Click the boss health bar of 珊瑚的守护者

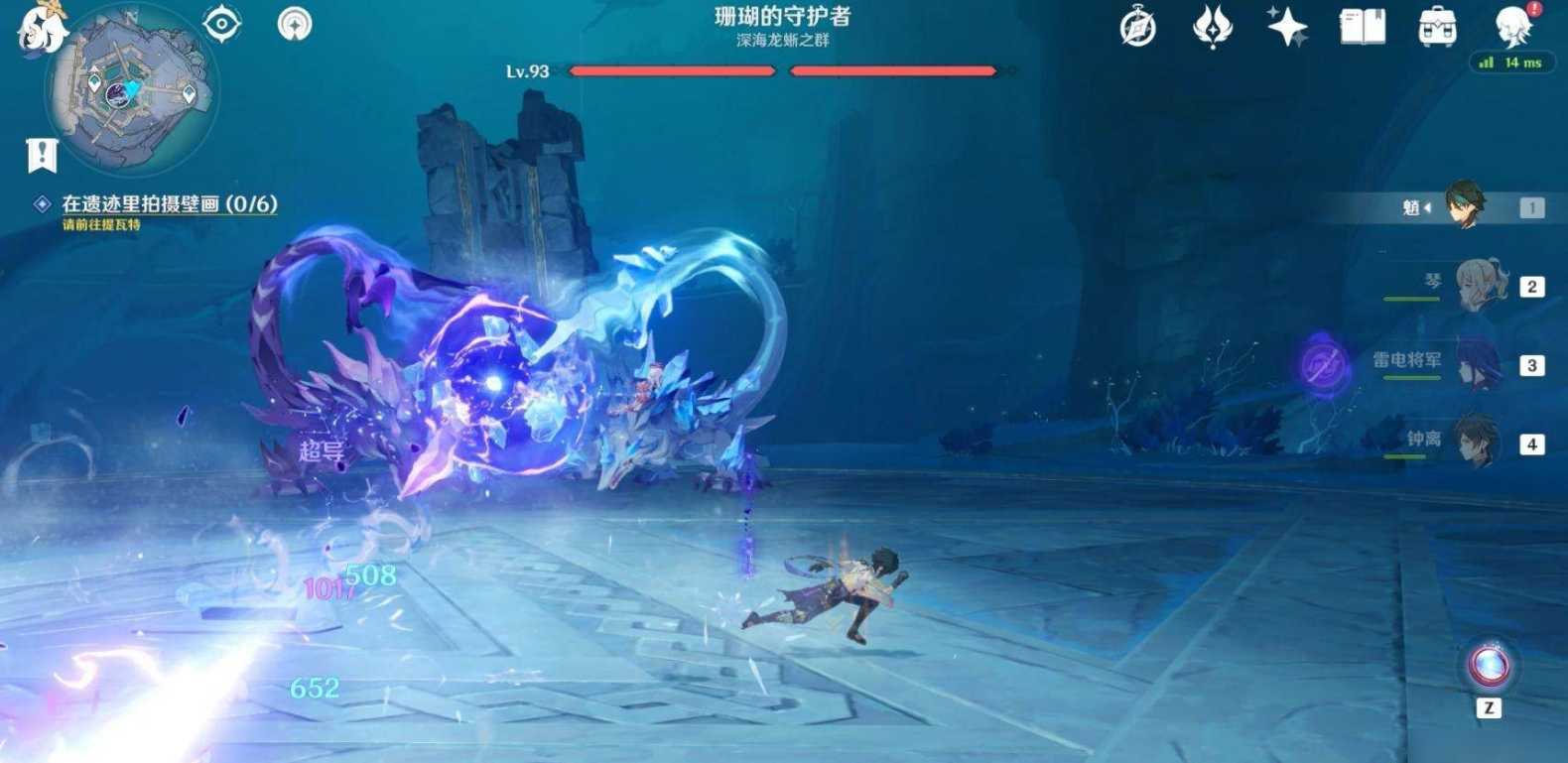point(782,70)
